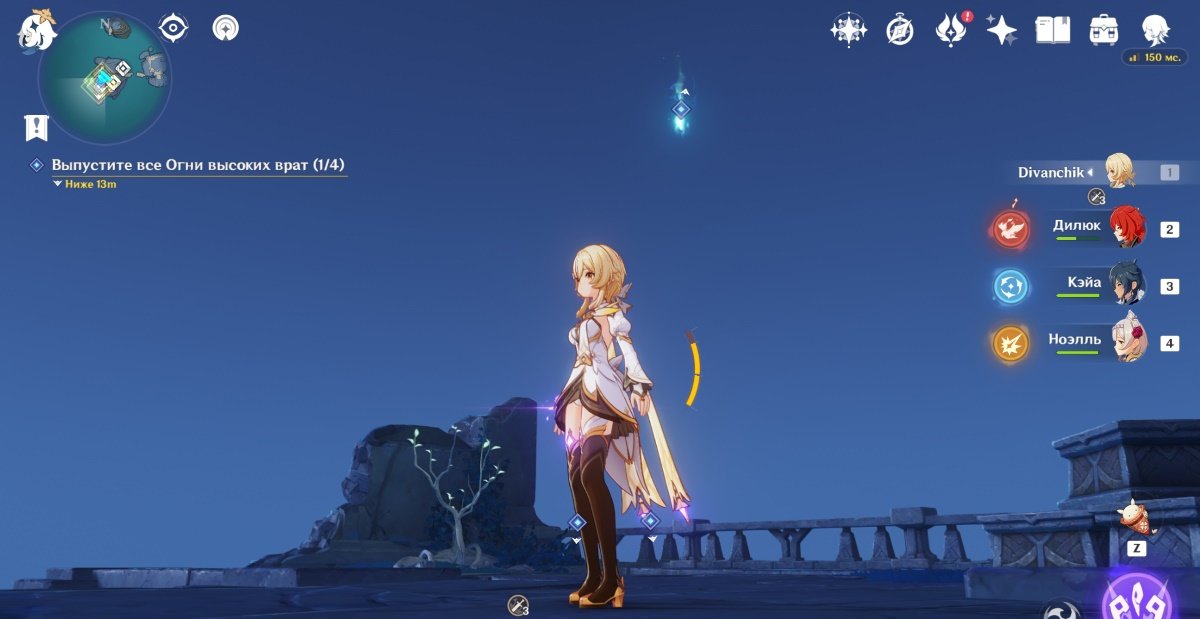The image size is (1200, 619).
Task: Select the tracked quest objective text
Action: (x=198, y=164)
